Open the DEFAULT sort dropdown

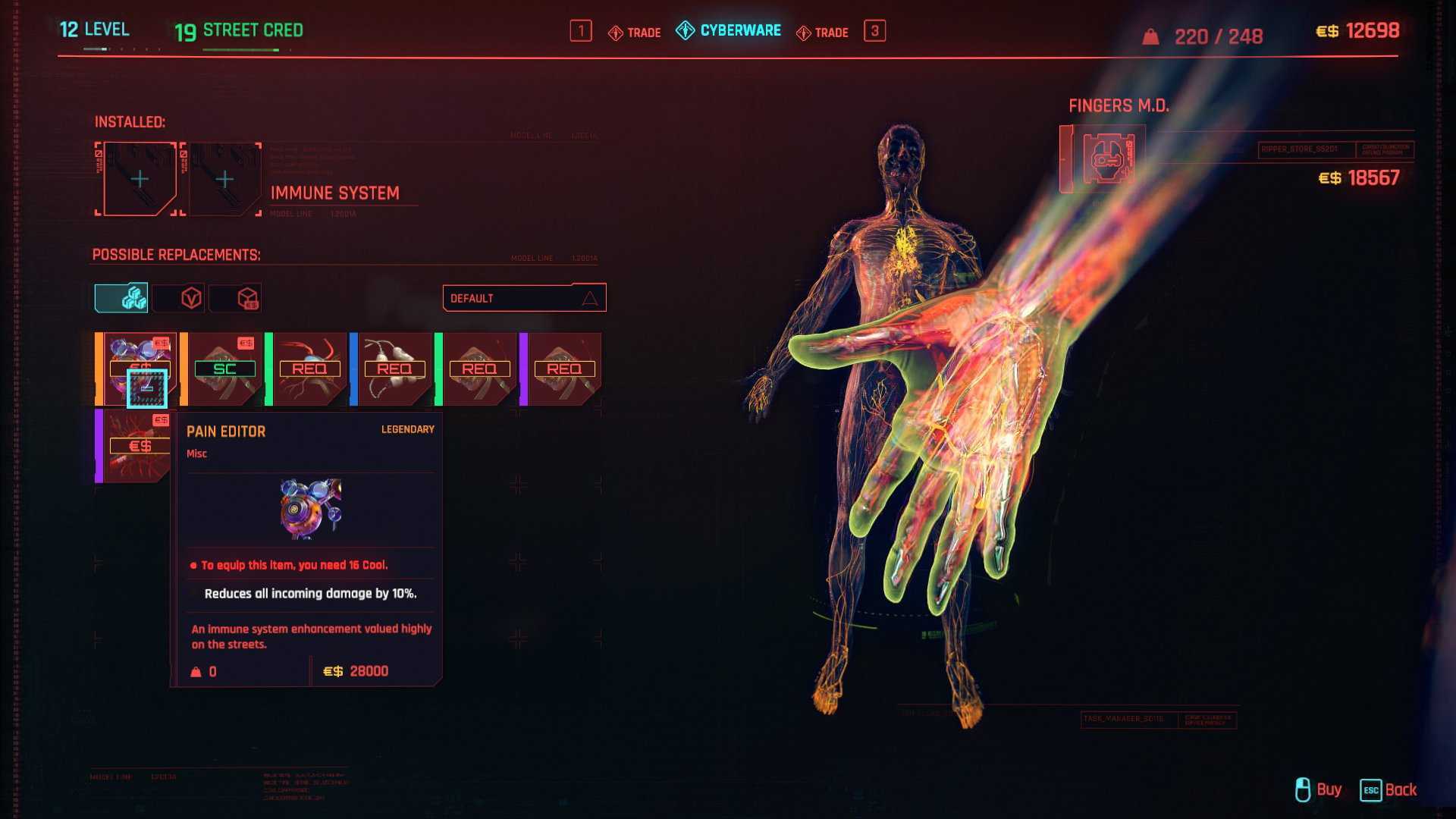click(524, 298)
